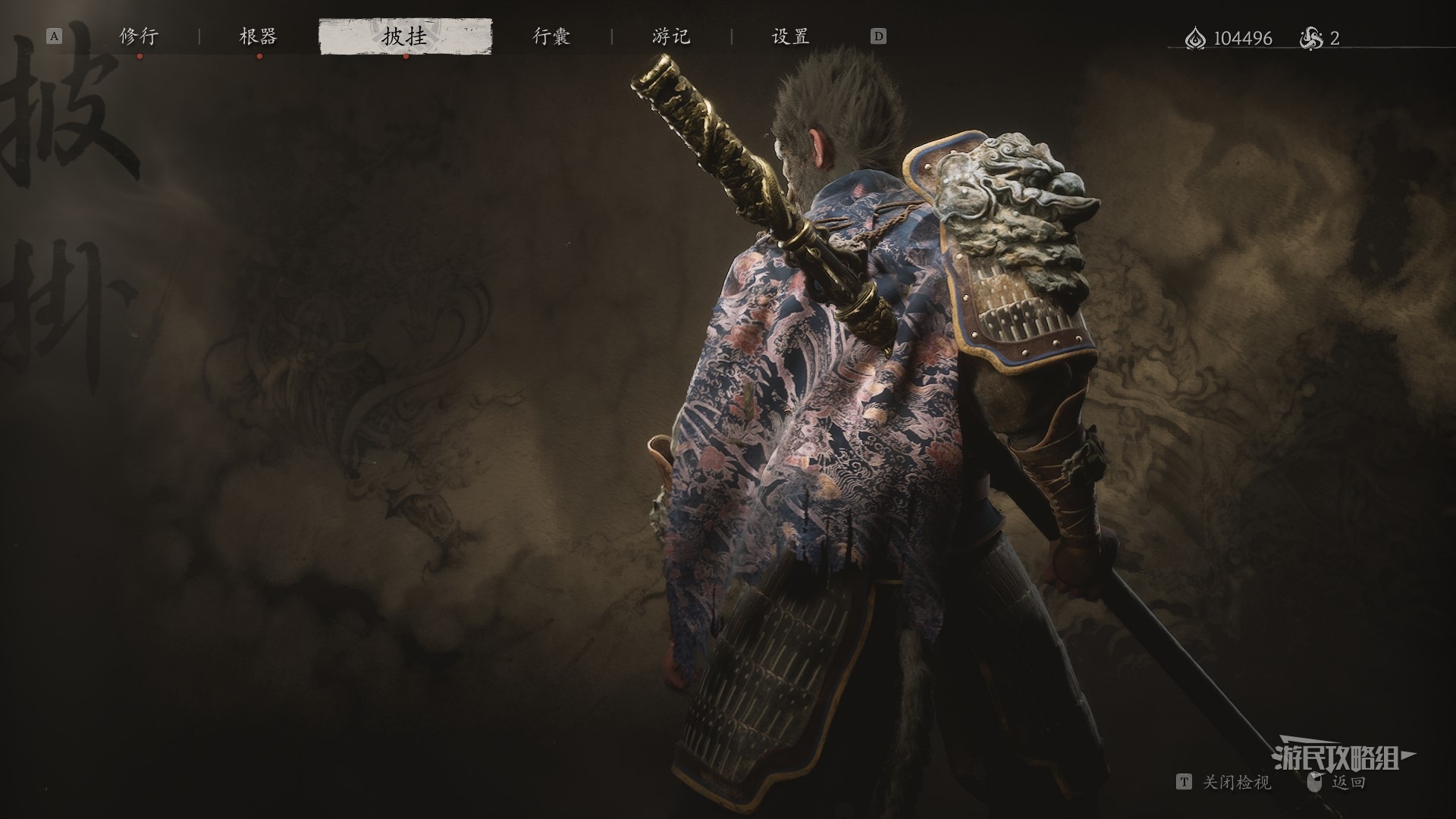Click the 返回 back button

pos(1348,783)
